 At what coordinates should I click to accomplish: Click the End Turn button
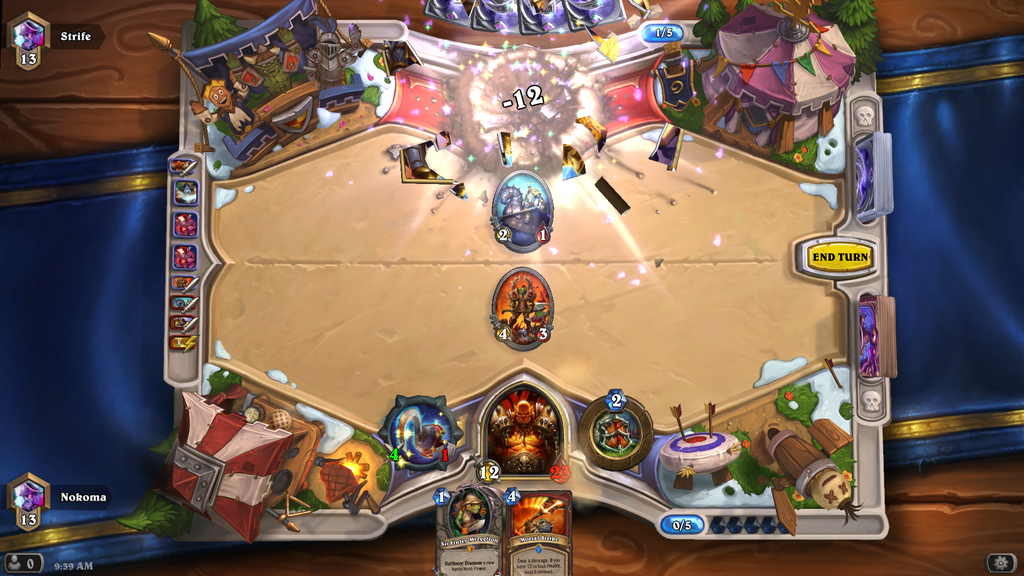tap(840, 257)
